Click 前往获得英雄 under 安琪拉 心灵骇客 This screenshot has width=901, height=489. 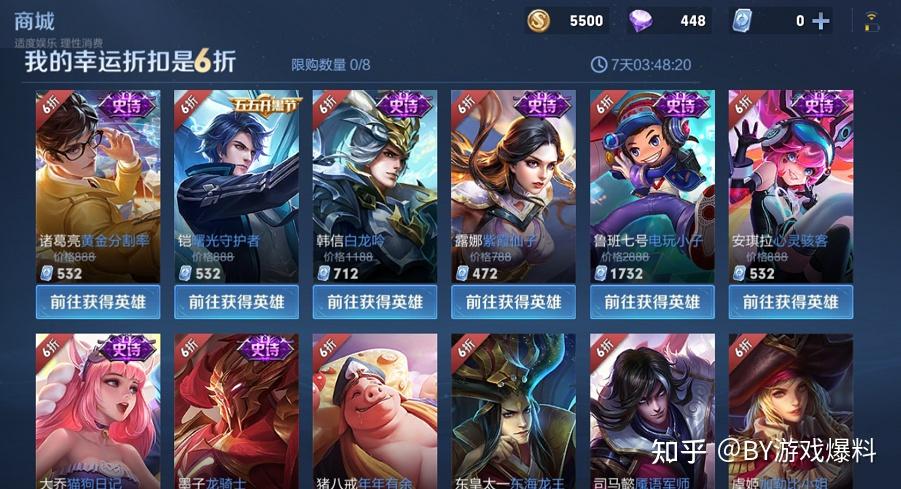(x=791, y=301)
